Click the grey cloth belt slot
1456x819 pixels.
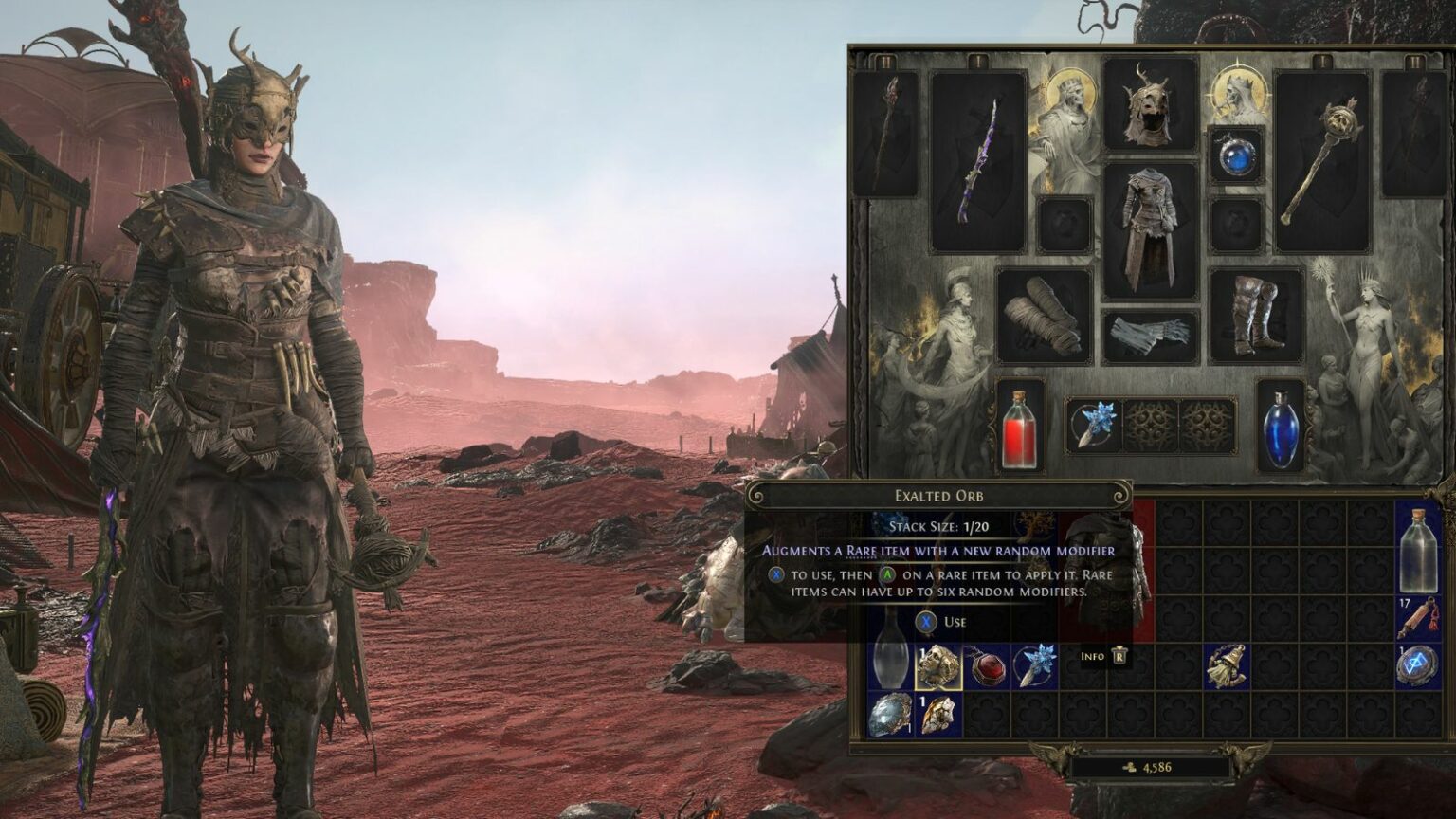[x=1149, y=337]
